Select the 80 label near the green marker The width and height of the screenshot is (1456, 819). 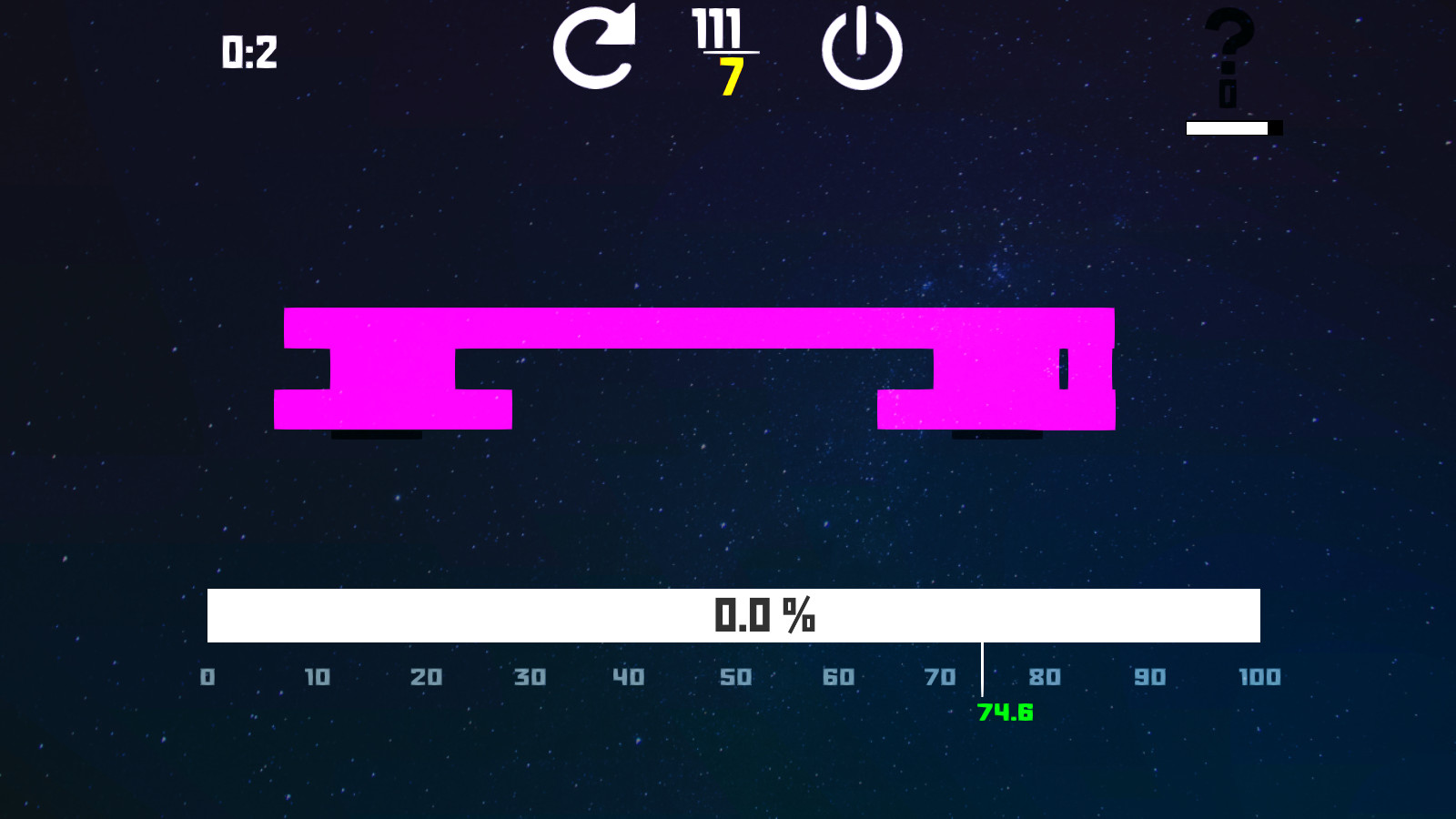pyautogui.click(x=1045, y=678)
